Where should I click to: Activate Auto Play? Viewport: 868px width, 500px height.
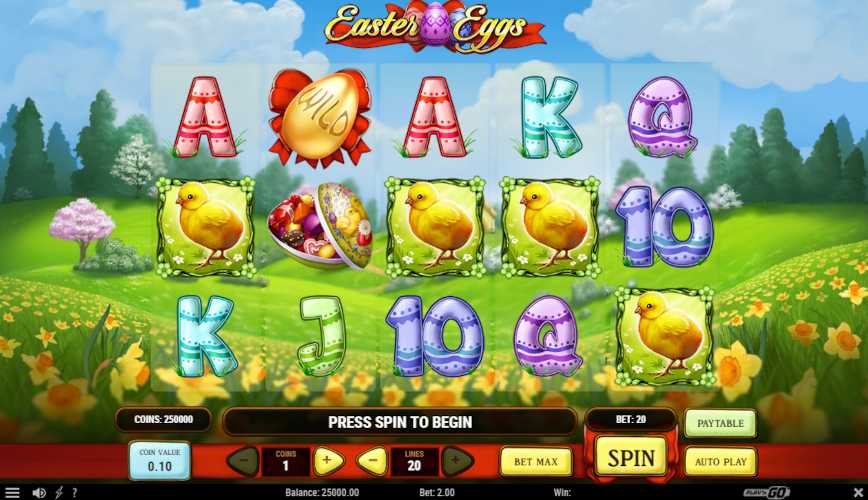720,462
